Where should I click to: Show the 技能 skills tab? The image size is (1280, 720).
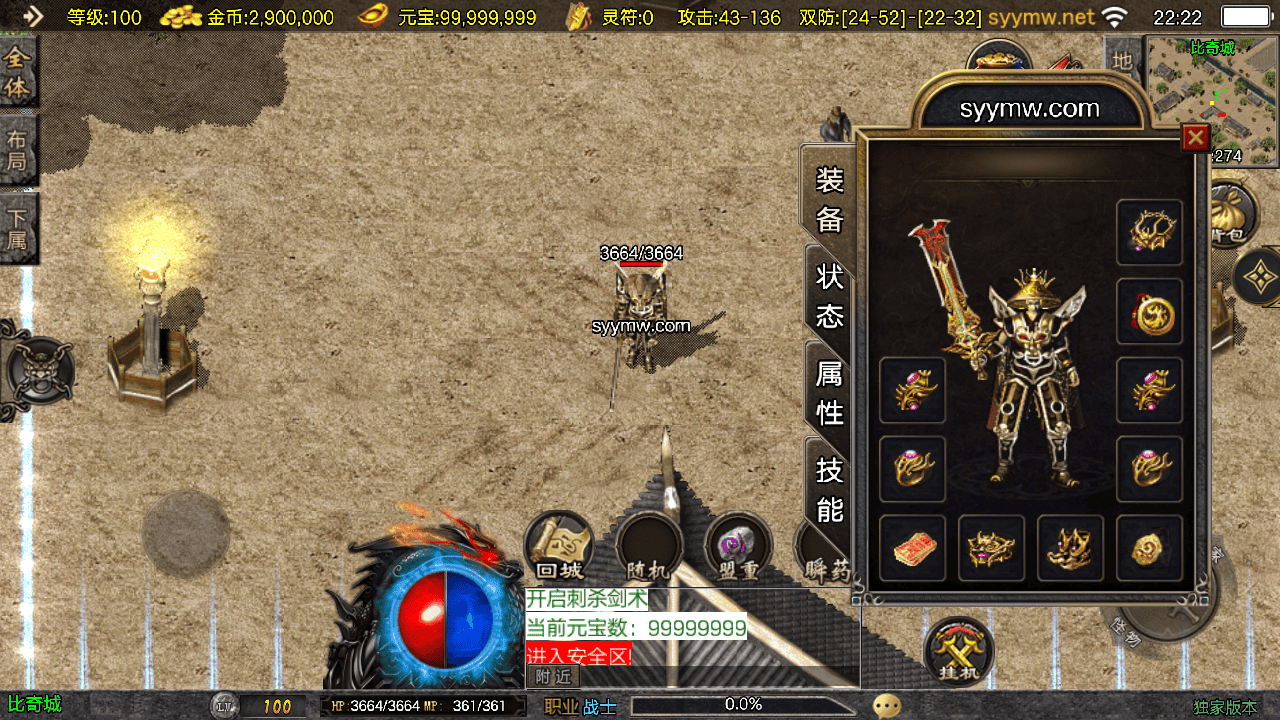pos(830,488)
